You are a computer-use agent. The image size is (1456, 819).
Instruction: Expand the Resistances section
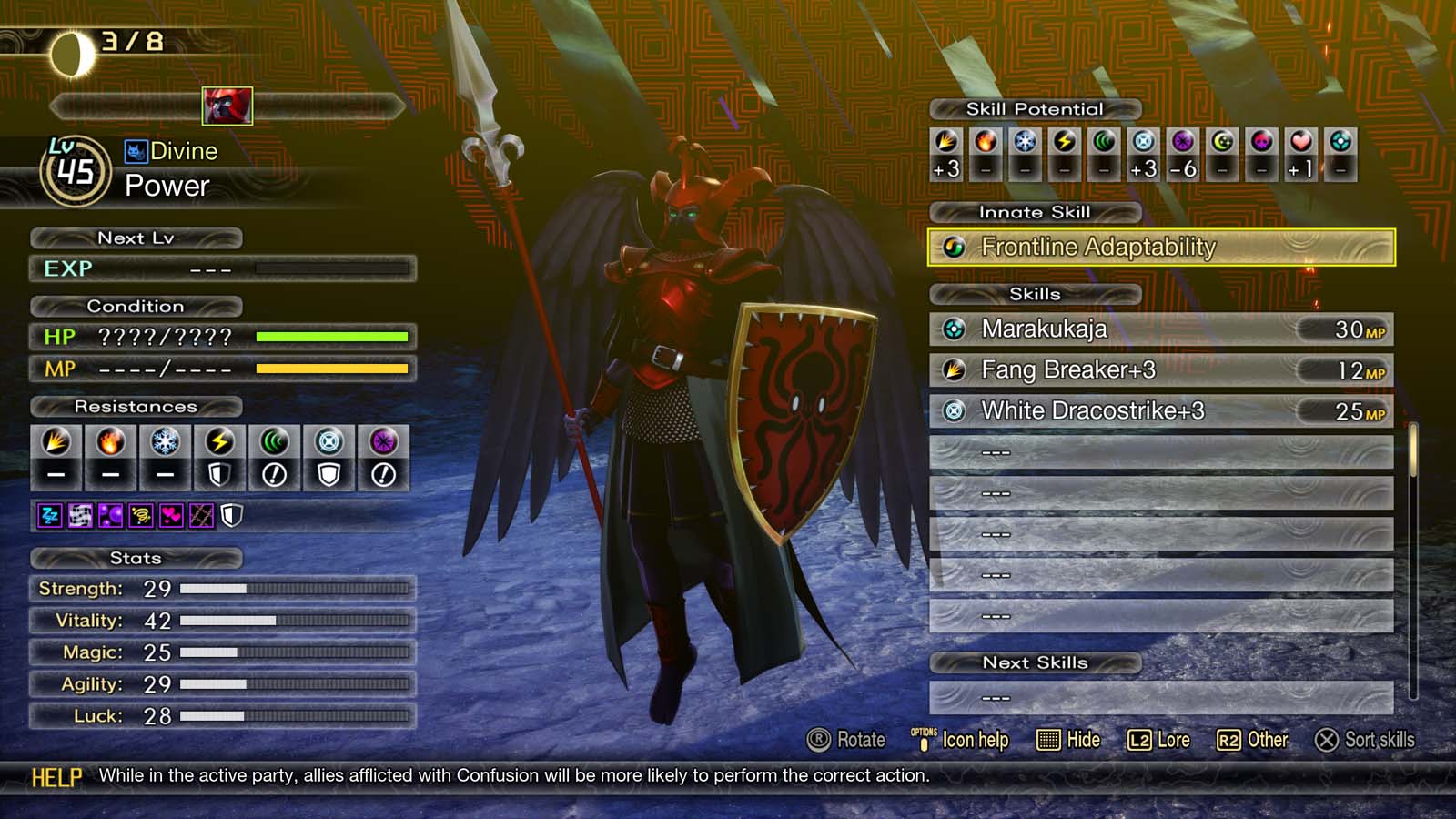click(x=138, y=407)
